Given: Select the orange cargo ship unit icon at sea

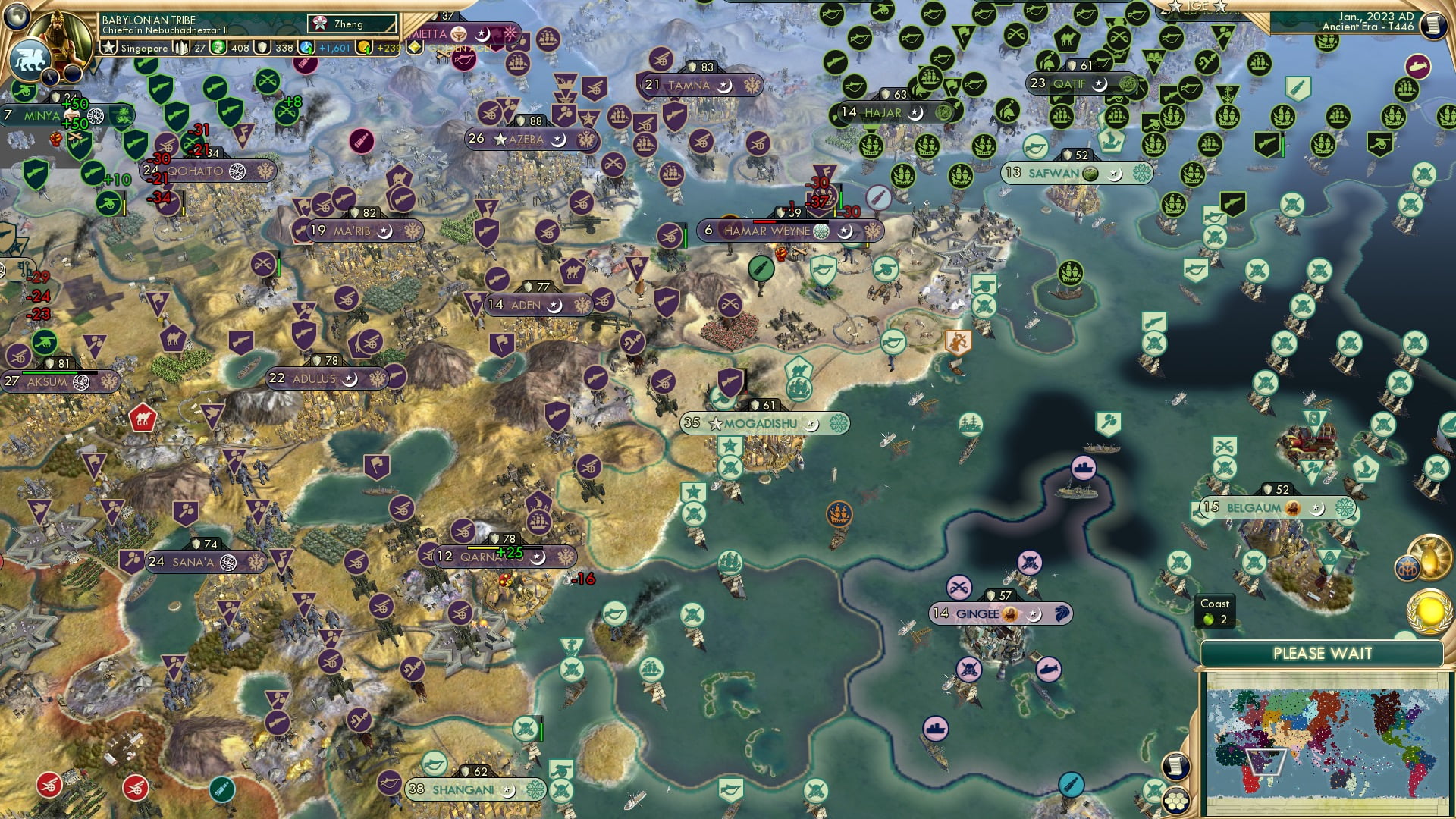Looking at the screenshot, I should (838, 513).
